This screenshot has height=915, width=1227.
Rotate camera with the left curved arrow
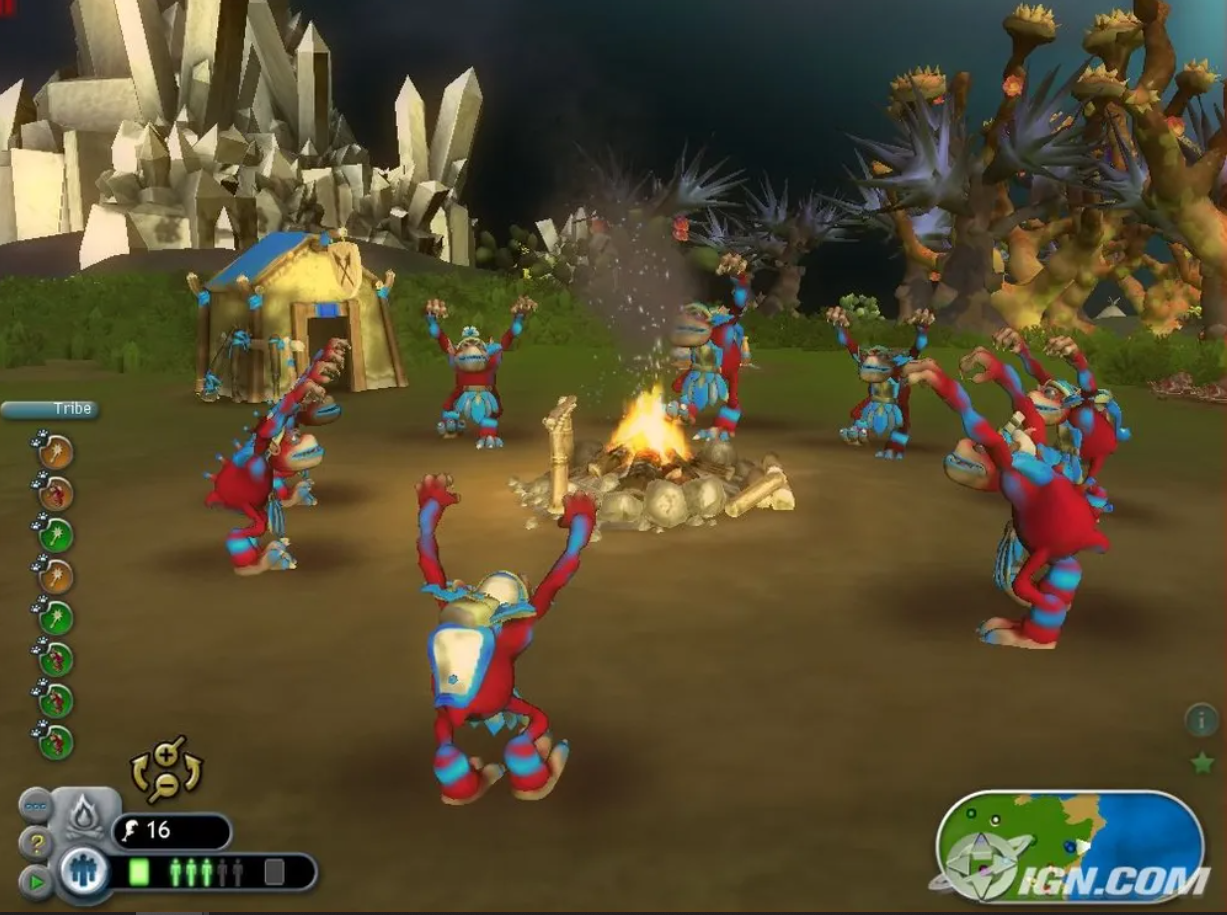point(140,773)
